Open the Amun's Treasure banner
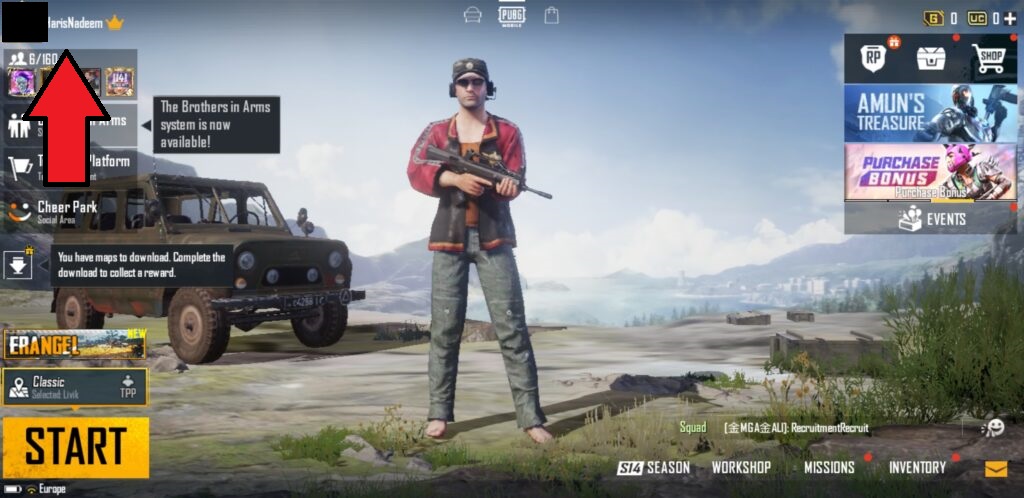1024x498 pixels. pyautogui.click(x=930, y=112)
